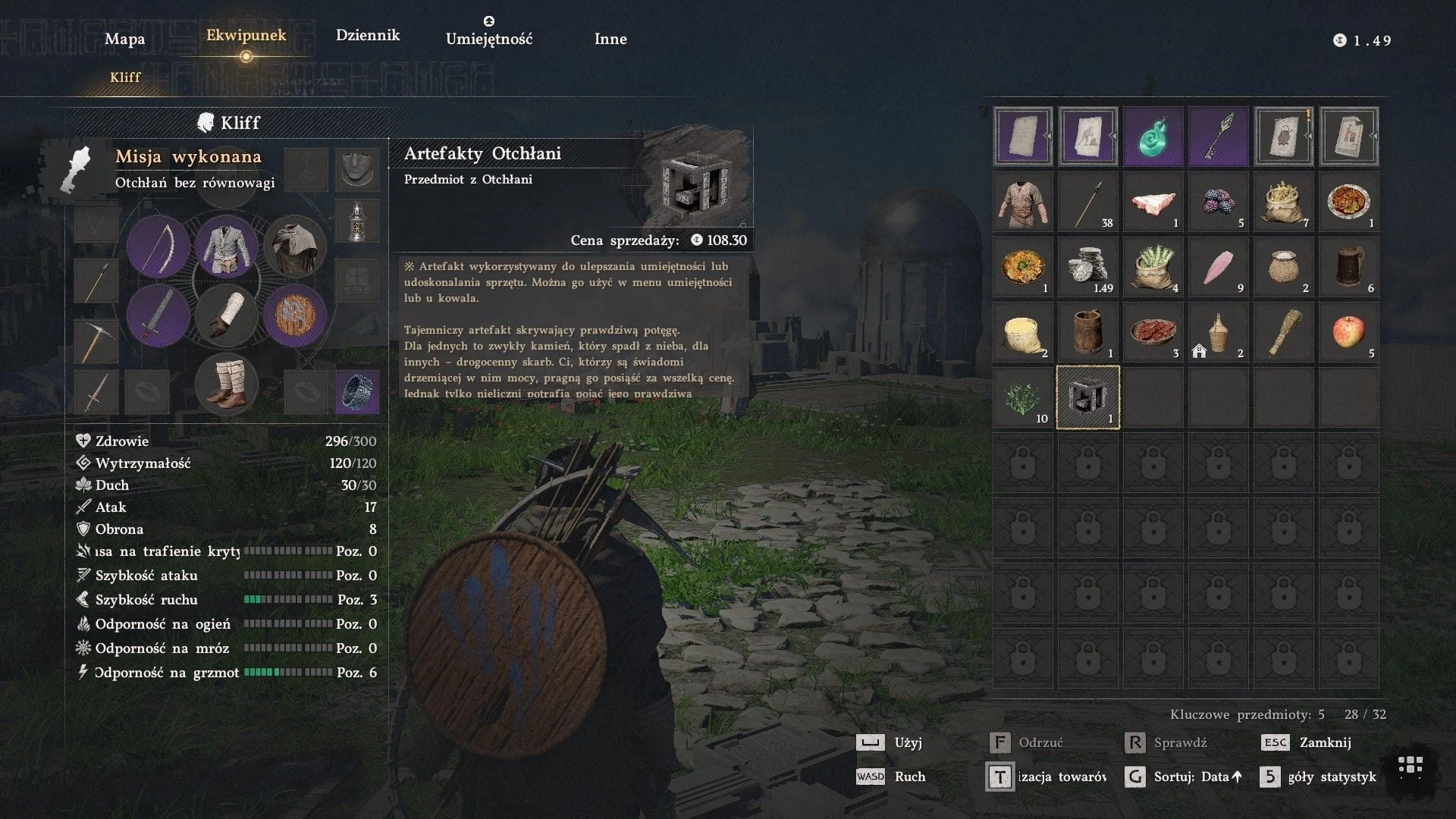1456x819 pixels.
Task: Click the arrows stack with 38
Action: 1087,202
